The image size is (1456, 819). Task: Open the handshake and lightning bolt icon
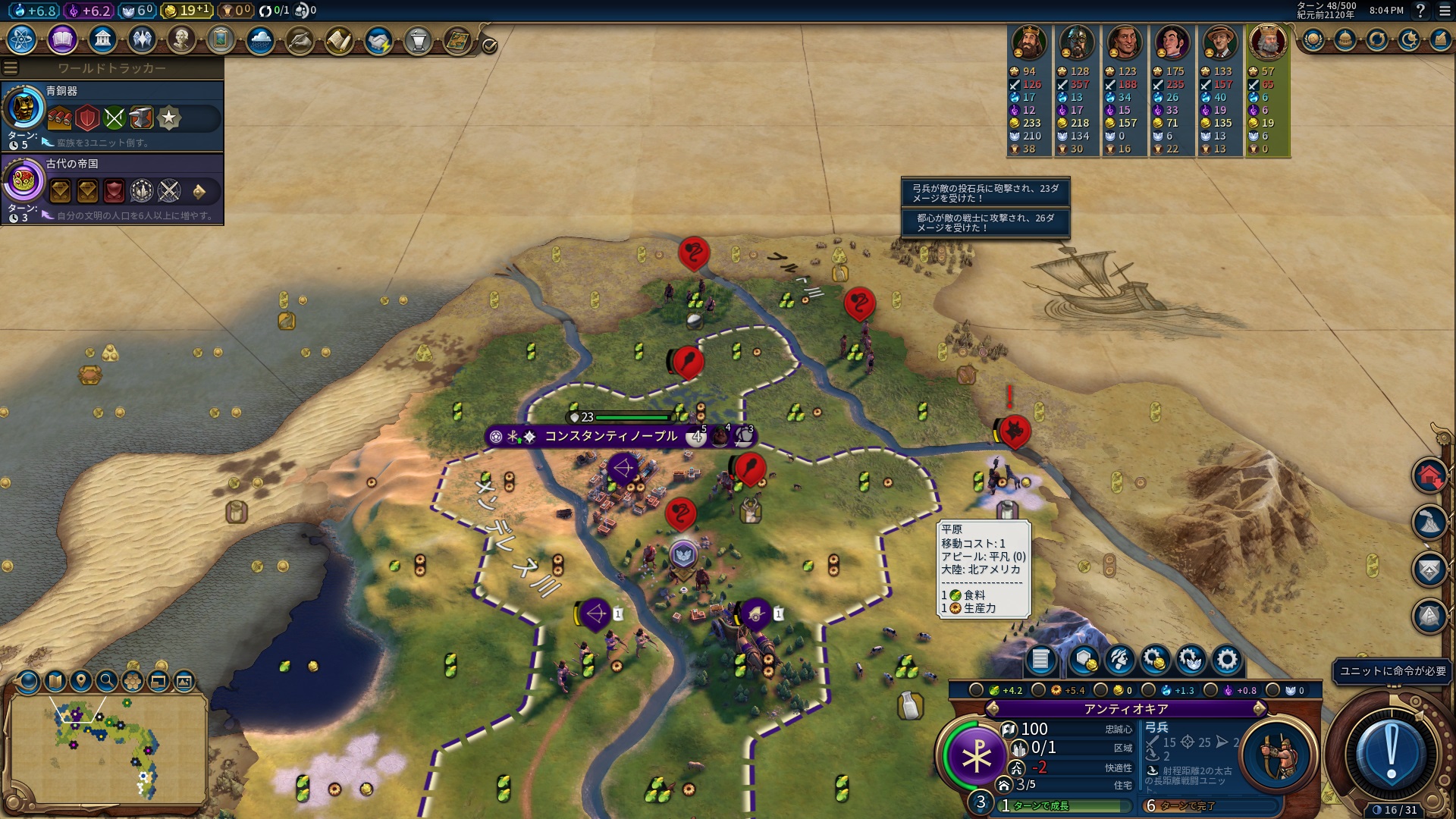[x=378, y=40]
